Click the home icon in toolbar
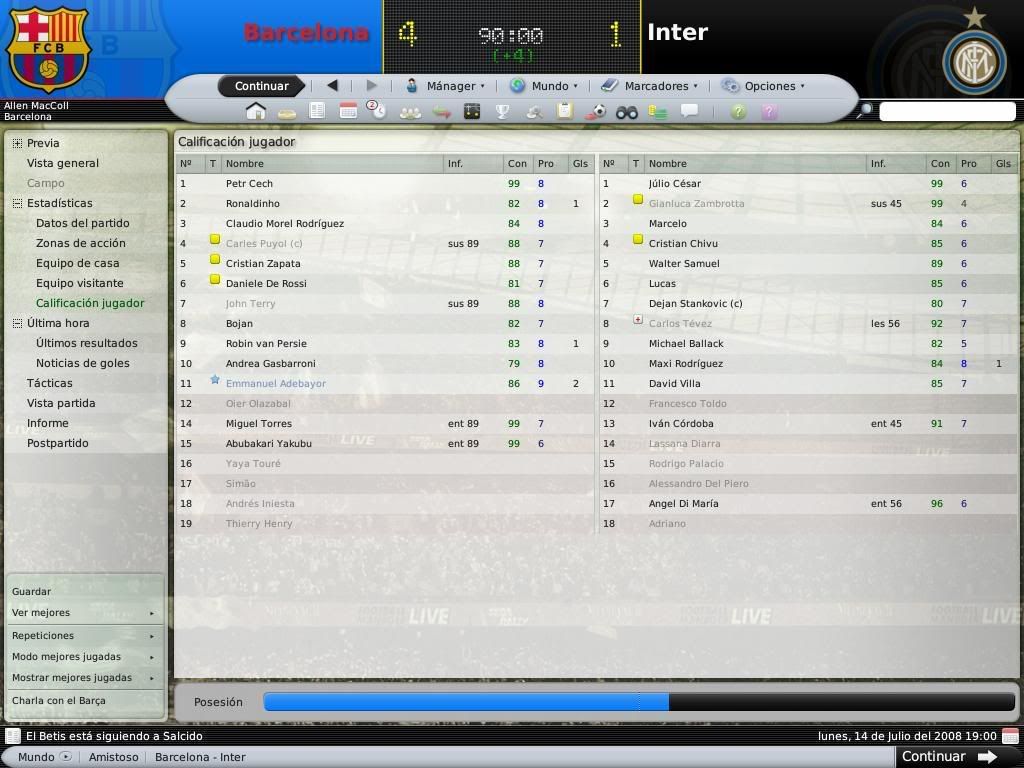The width and height of the screenshot is (1024, 768). (x=256, y=111)
